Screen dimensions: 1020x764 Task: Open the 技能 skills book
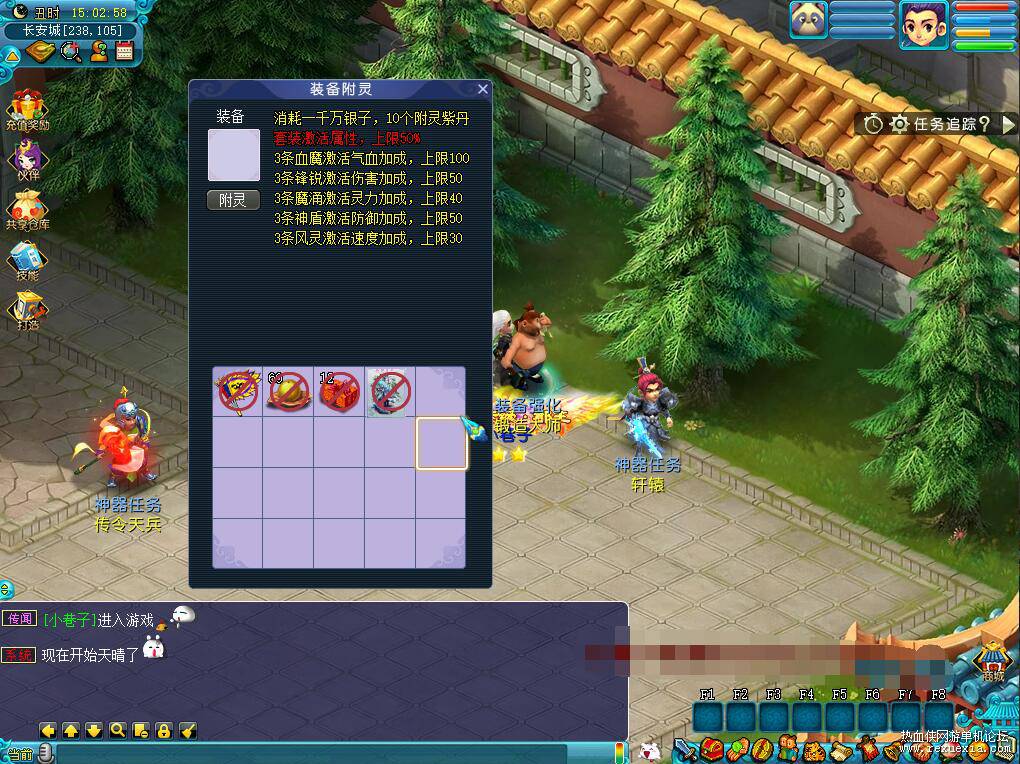click(x=27, y=259)
